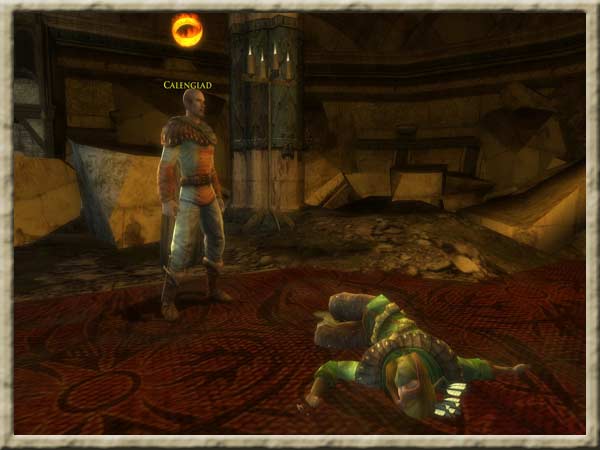Select the Calengiad floating nameplate
The height and width of the screenshot is (450, 600).
(x=188, y=85)
